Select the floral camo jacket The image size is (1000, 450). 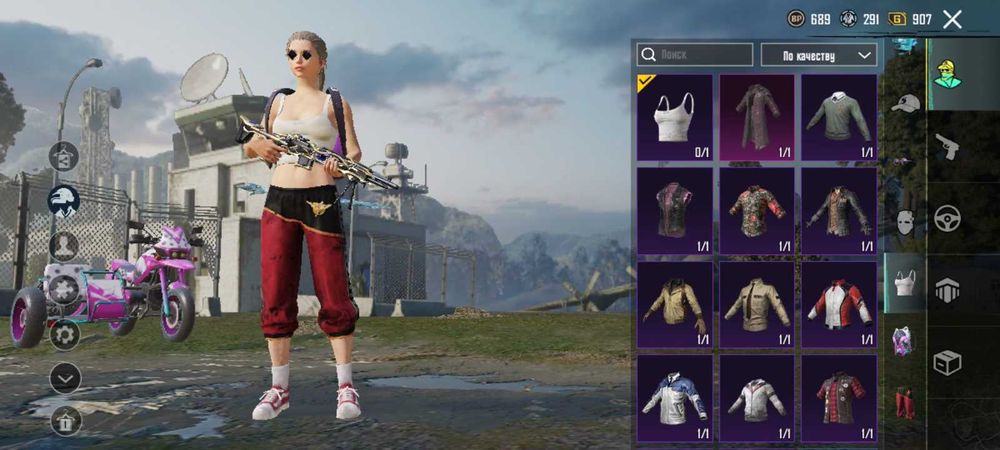(x=757, y=210)
